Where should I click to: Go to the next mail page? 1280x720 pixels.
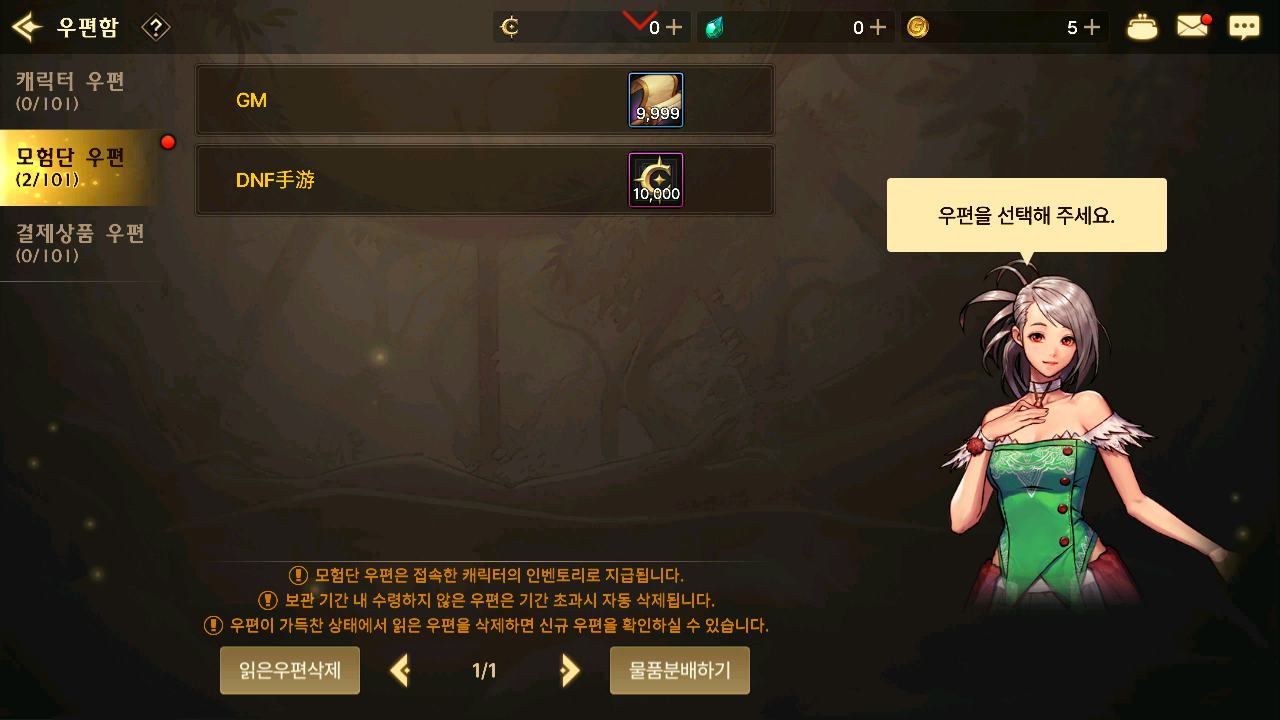tap(570, 670)
